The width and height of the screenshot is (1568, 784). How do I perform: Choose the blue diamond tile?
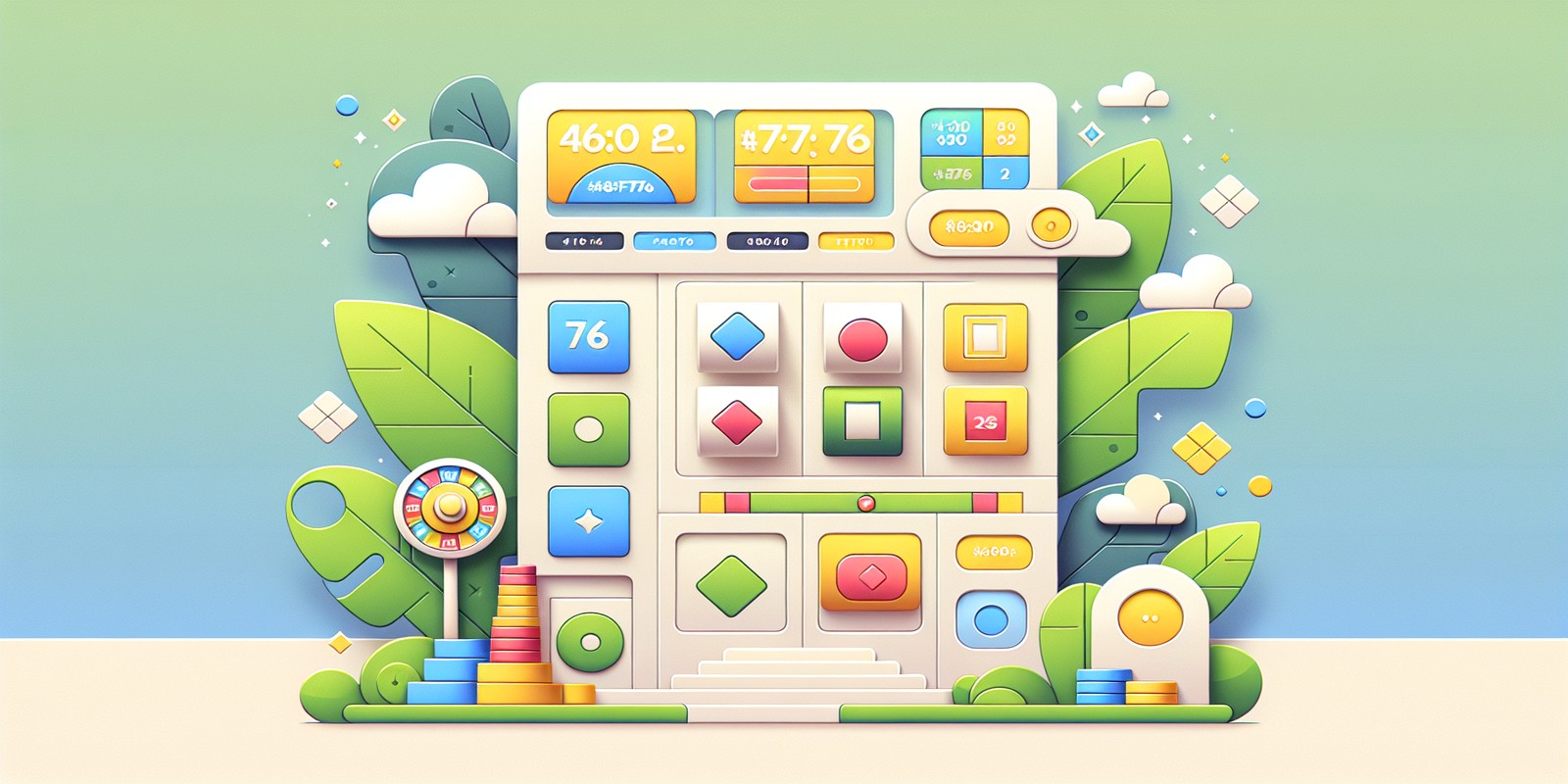tap(737, 337)
